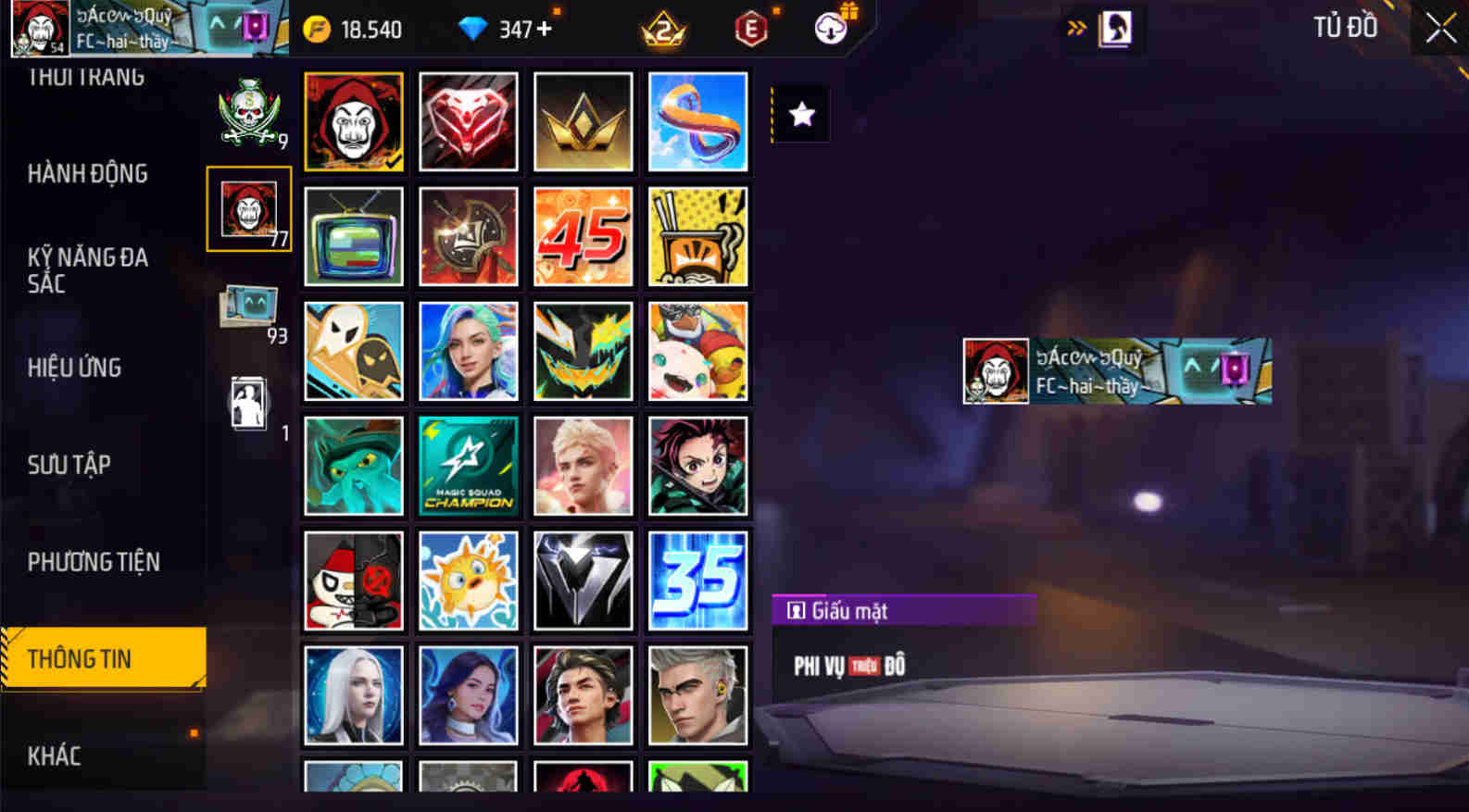The image size is (1469, 812).
Task: Click the equipped Money Heist mask avatar
Action: 354,120
